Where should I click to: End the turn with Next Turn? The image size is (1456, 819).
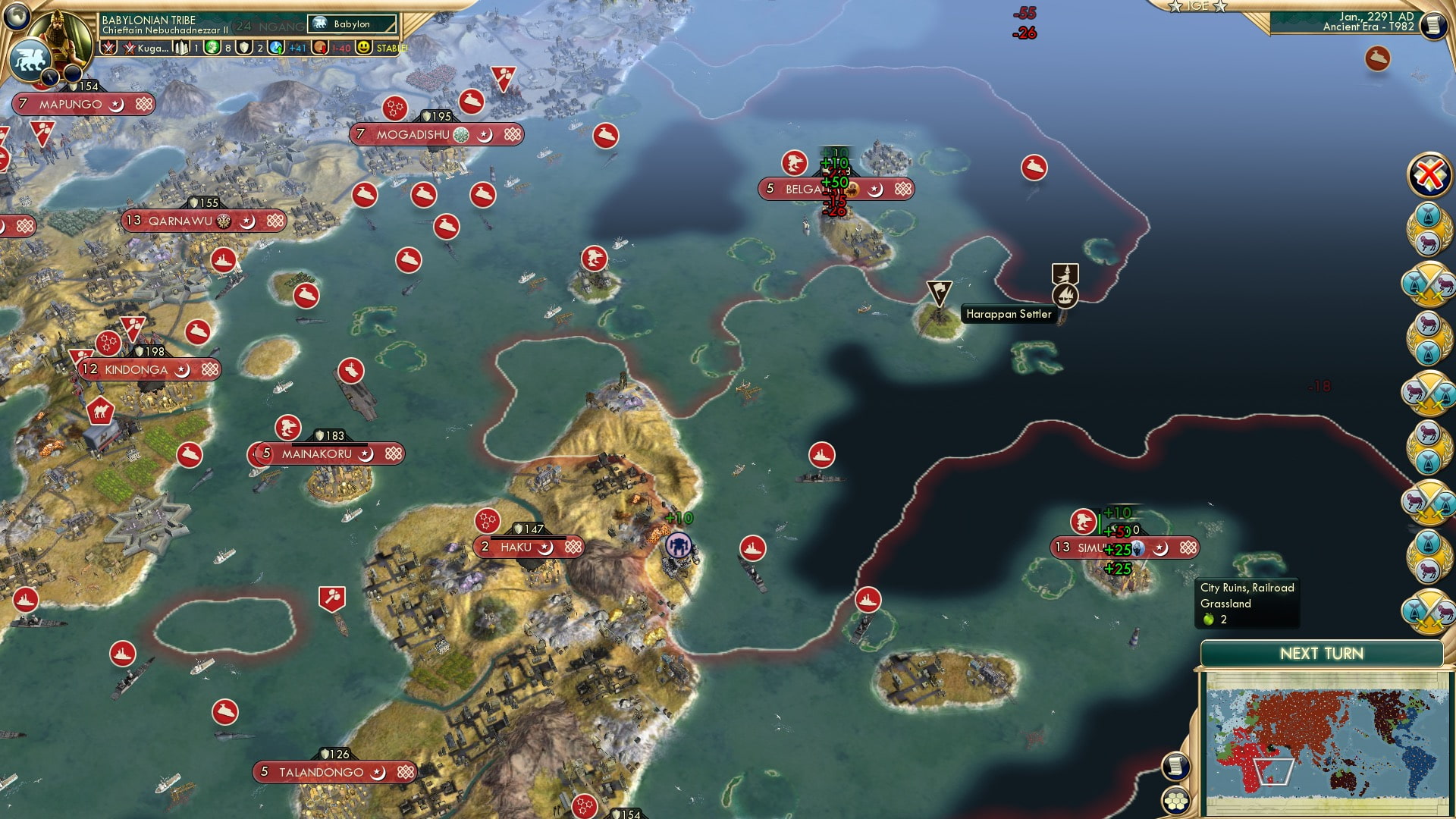pyautogui.click(x=1321, y=654)
